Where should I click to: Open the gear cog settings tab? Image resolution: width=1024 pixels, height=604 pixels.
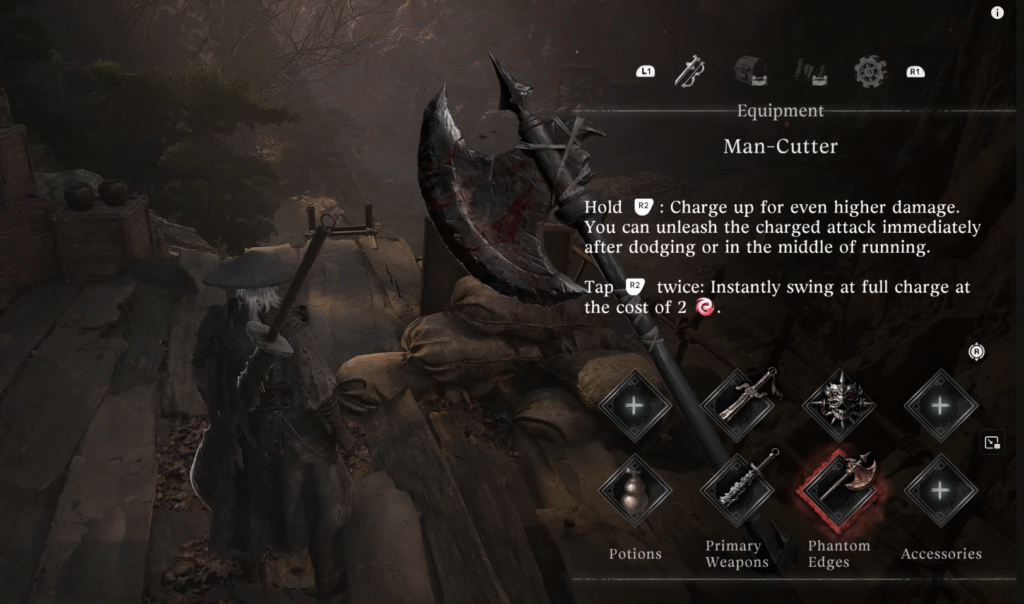870,71
